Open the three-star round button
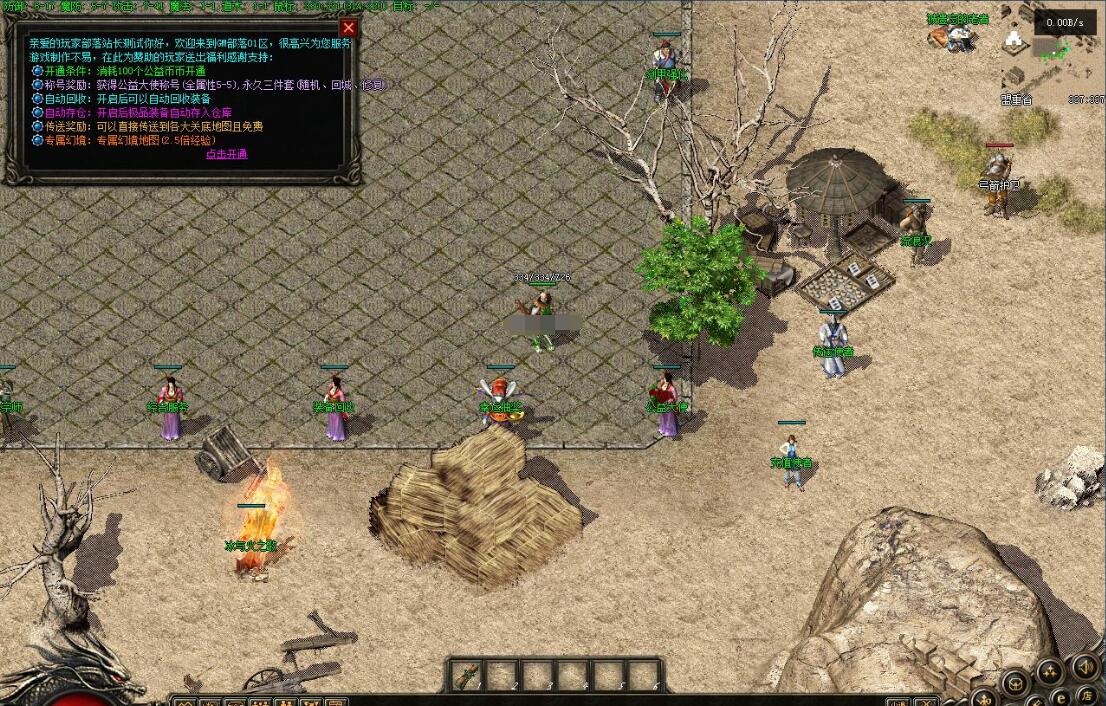This screenshot has width=1106, height=706. (x=1049, y=671)
